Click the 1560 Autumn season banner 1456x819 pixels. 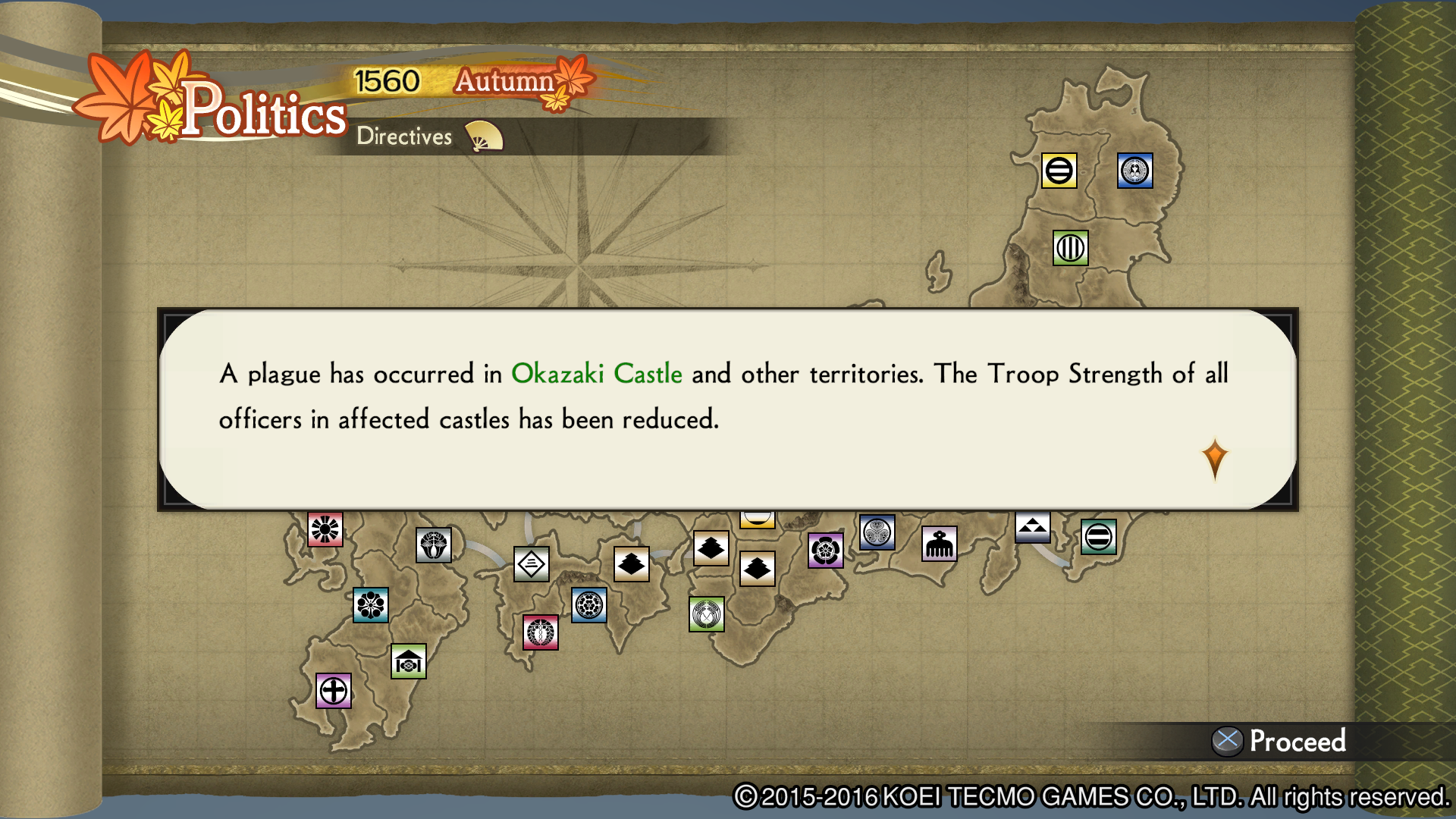point(455,81)
